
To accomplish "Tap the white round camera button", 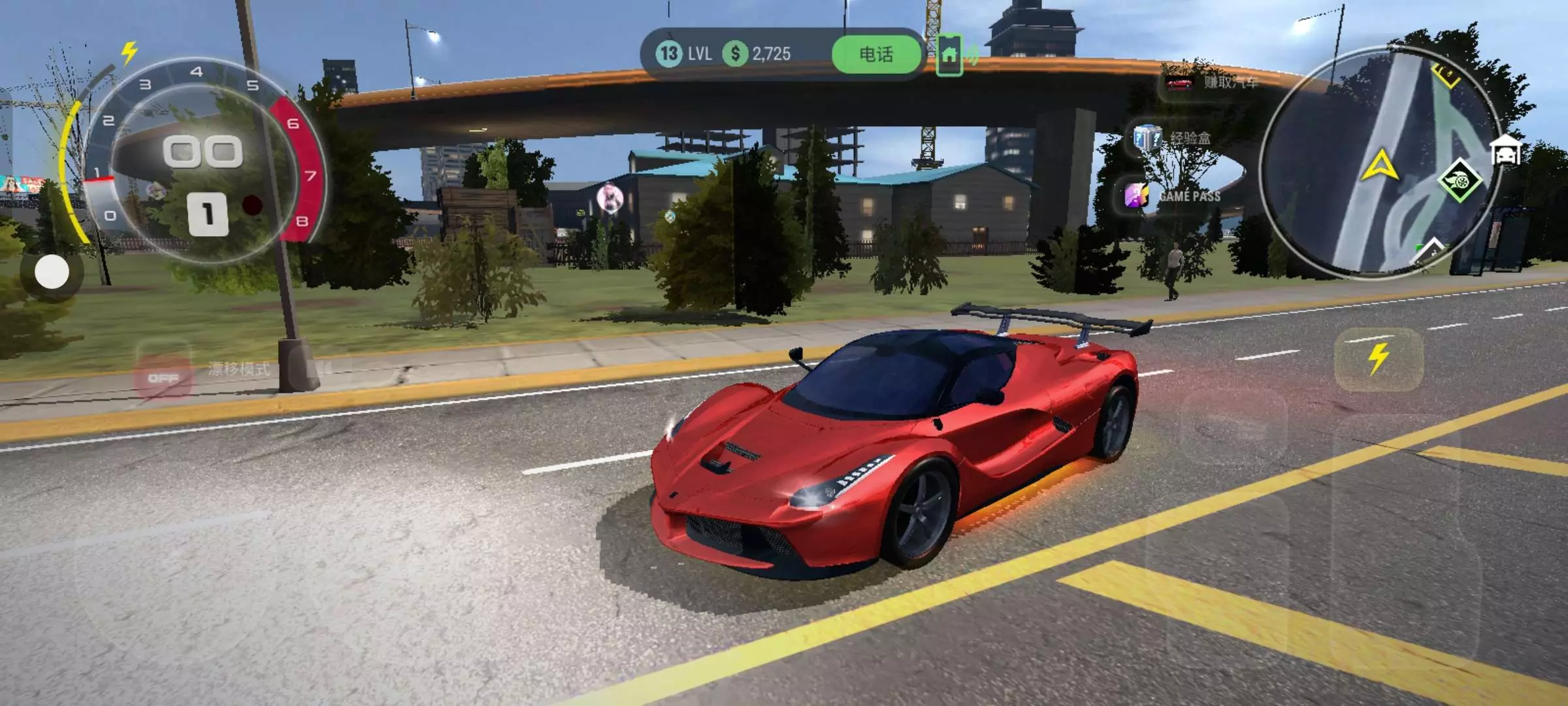I will point(52,272).
